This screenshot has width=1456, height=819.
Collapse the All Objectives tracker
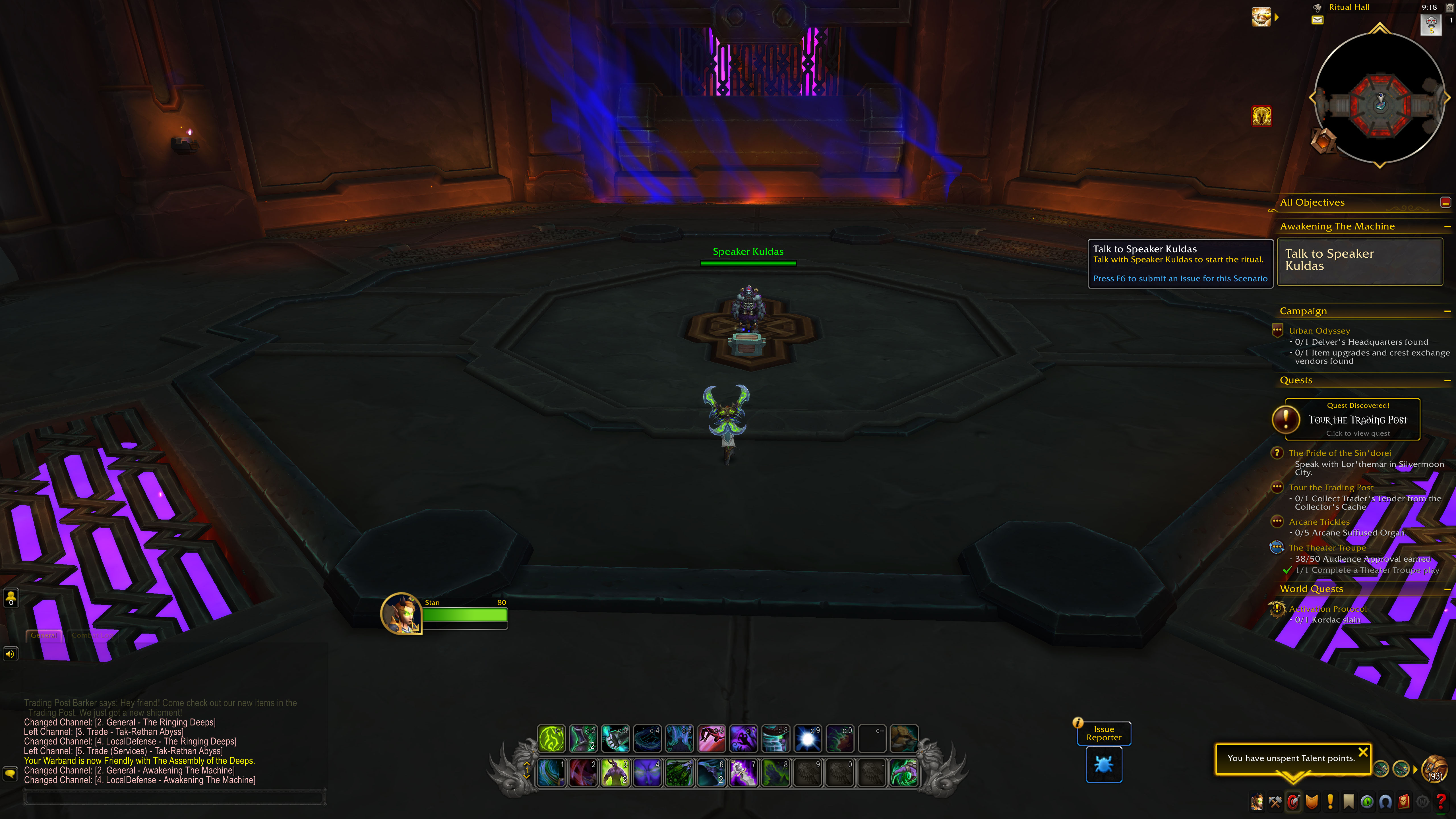1445,202
